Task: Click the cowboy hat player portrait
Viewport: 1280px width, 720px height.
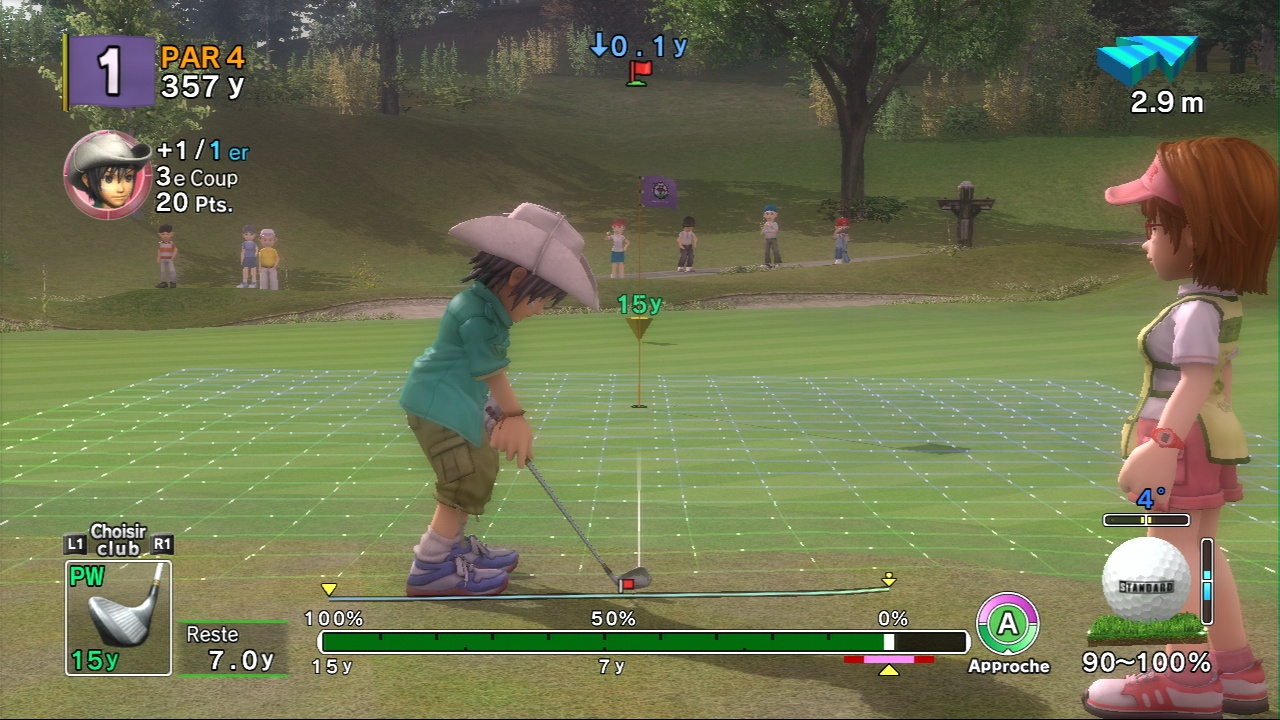Action: pyautogui.click(x=107, y=174)
